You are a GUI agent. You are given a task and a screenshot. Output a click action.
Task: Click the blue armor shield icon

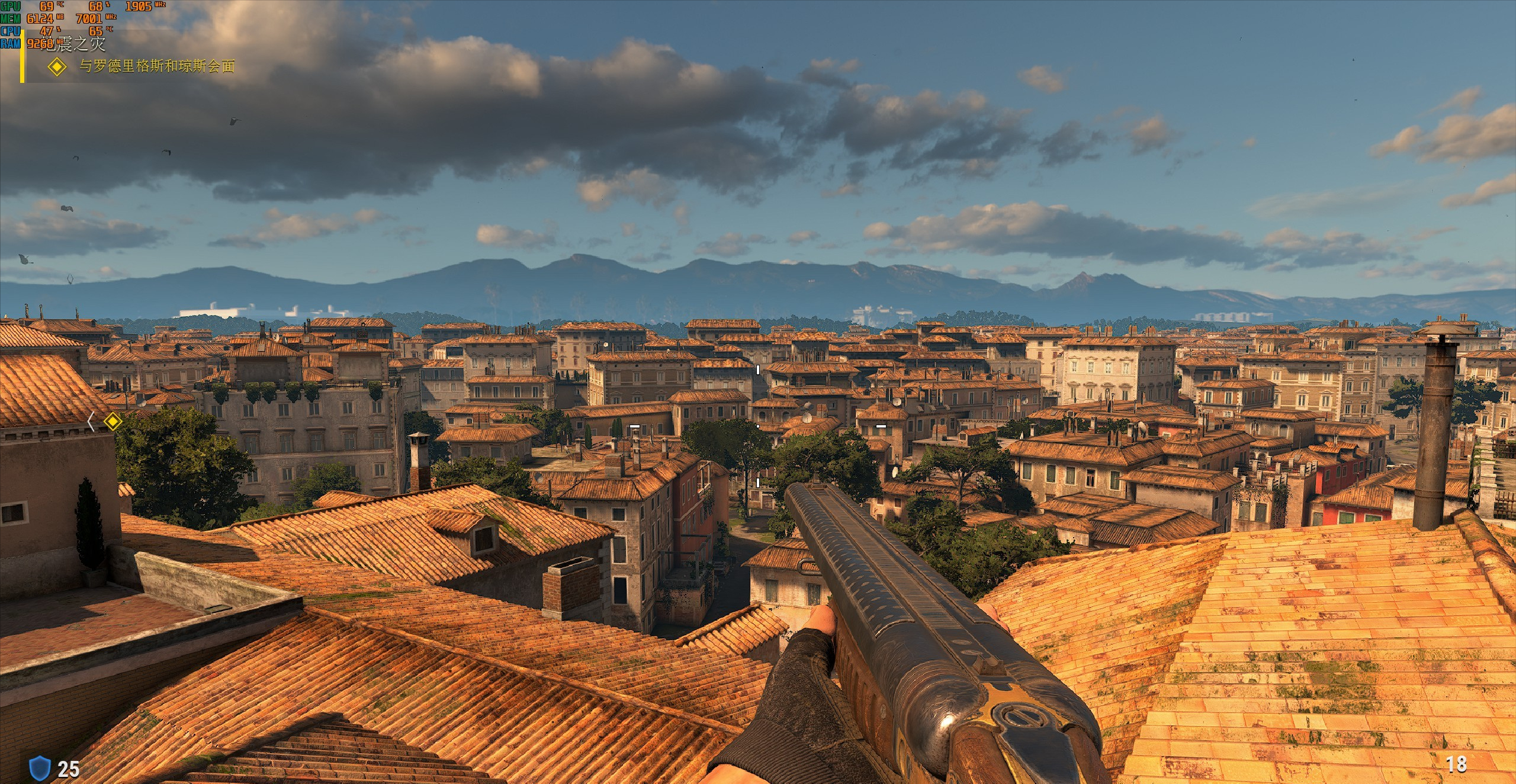38,768
